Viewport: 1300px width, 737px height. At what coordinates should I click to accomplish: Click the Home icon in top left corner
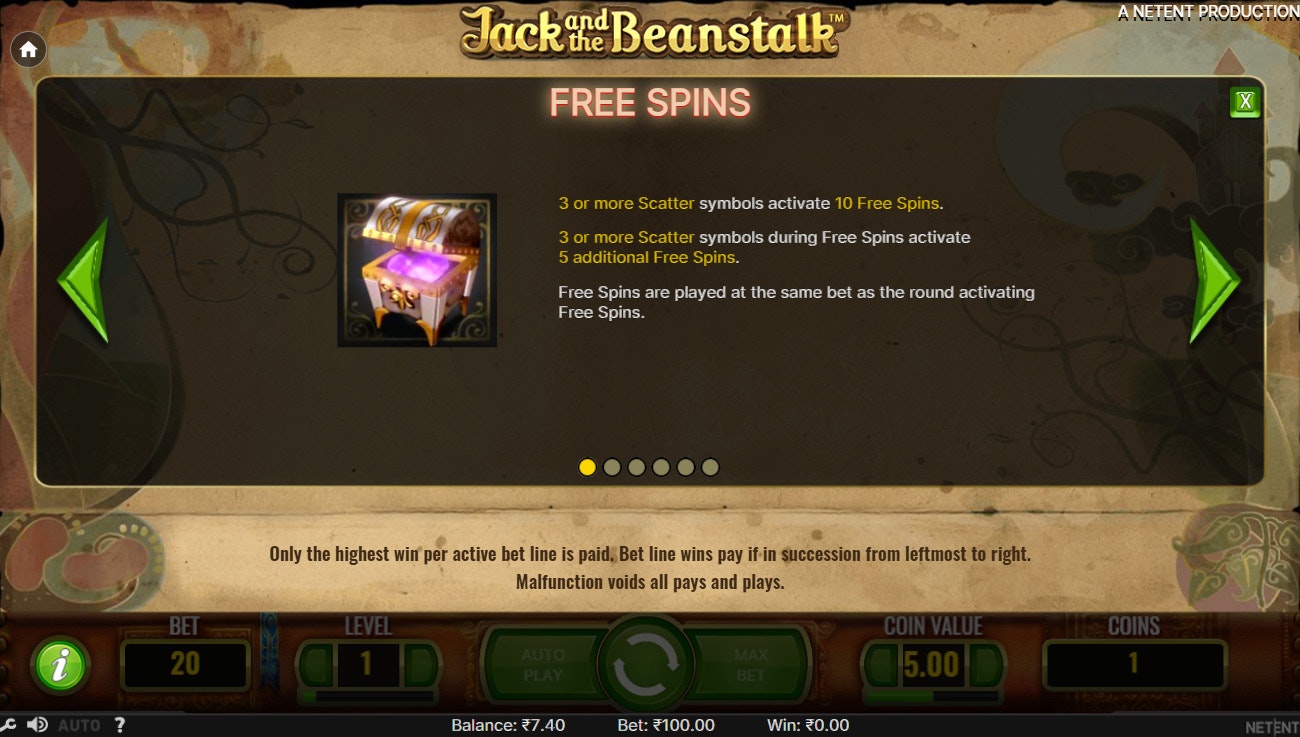[27, 48]
